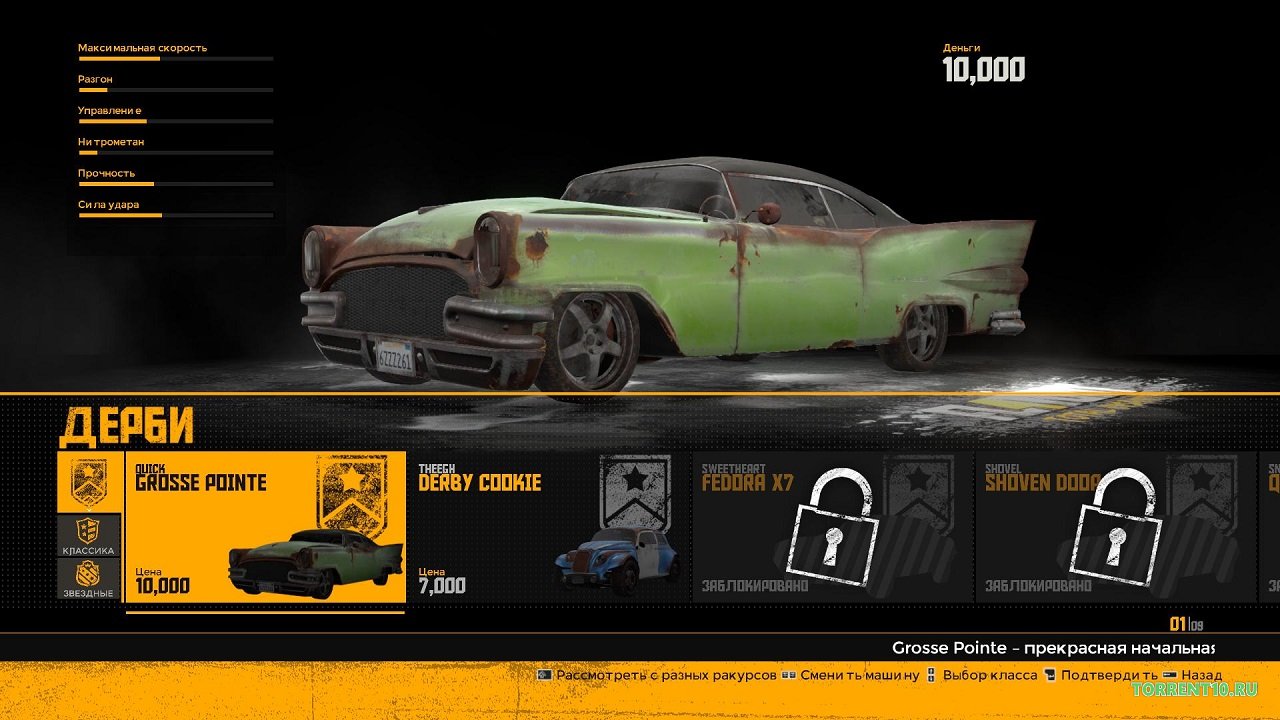Select the Grosse Pointe car card

[x=265, y=527]
